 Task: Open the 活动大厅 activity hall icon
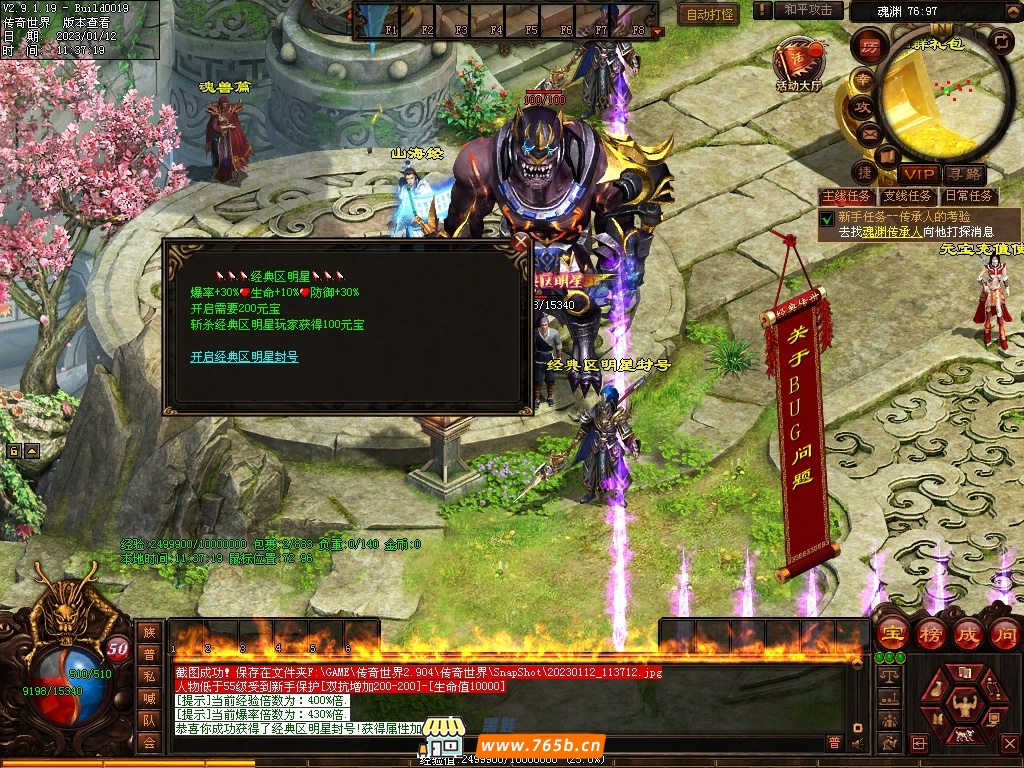click(798, 62)
